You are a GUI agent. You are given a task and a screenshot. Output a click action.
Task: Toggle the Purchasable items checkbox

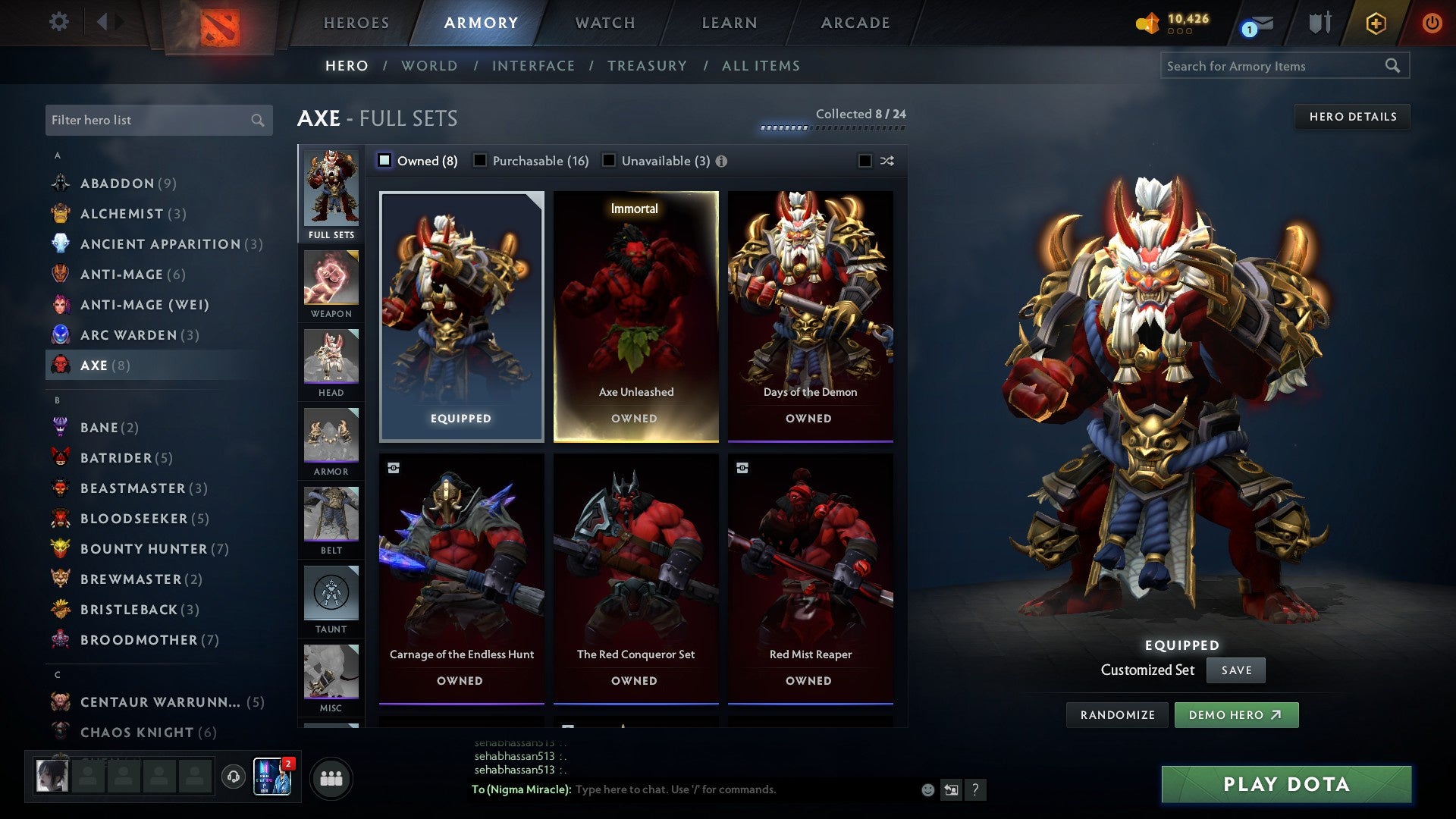(480, 161)
